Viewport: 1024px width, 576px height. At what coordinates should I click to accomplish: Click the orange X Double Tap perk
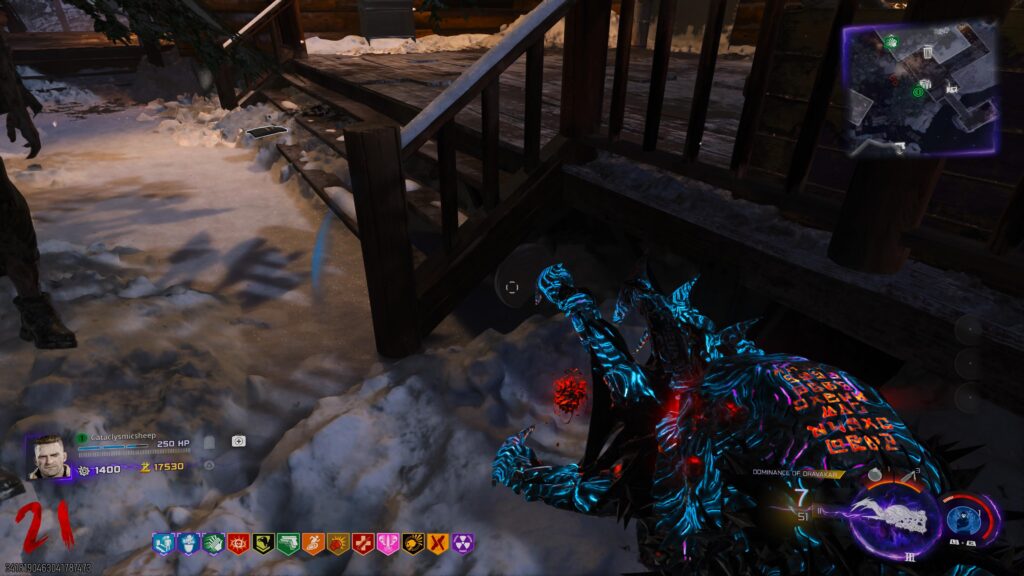click(438, 544)
